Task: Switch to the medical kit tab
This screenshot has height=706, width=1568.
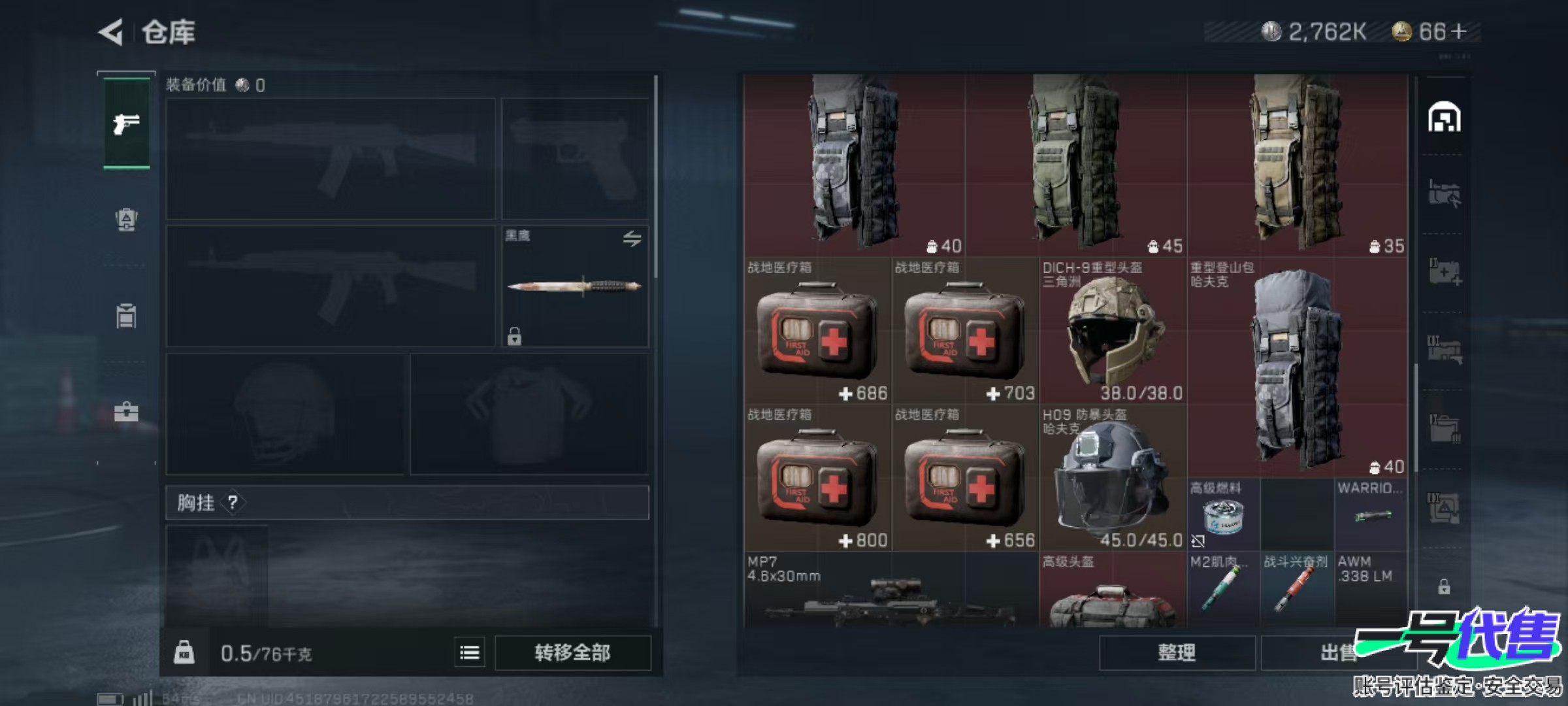Action: 126,412
